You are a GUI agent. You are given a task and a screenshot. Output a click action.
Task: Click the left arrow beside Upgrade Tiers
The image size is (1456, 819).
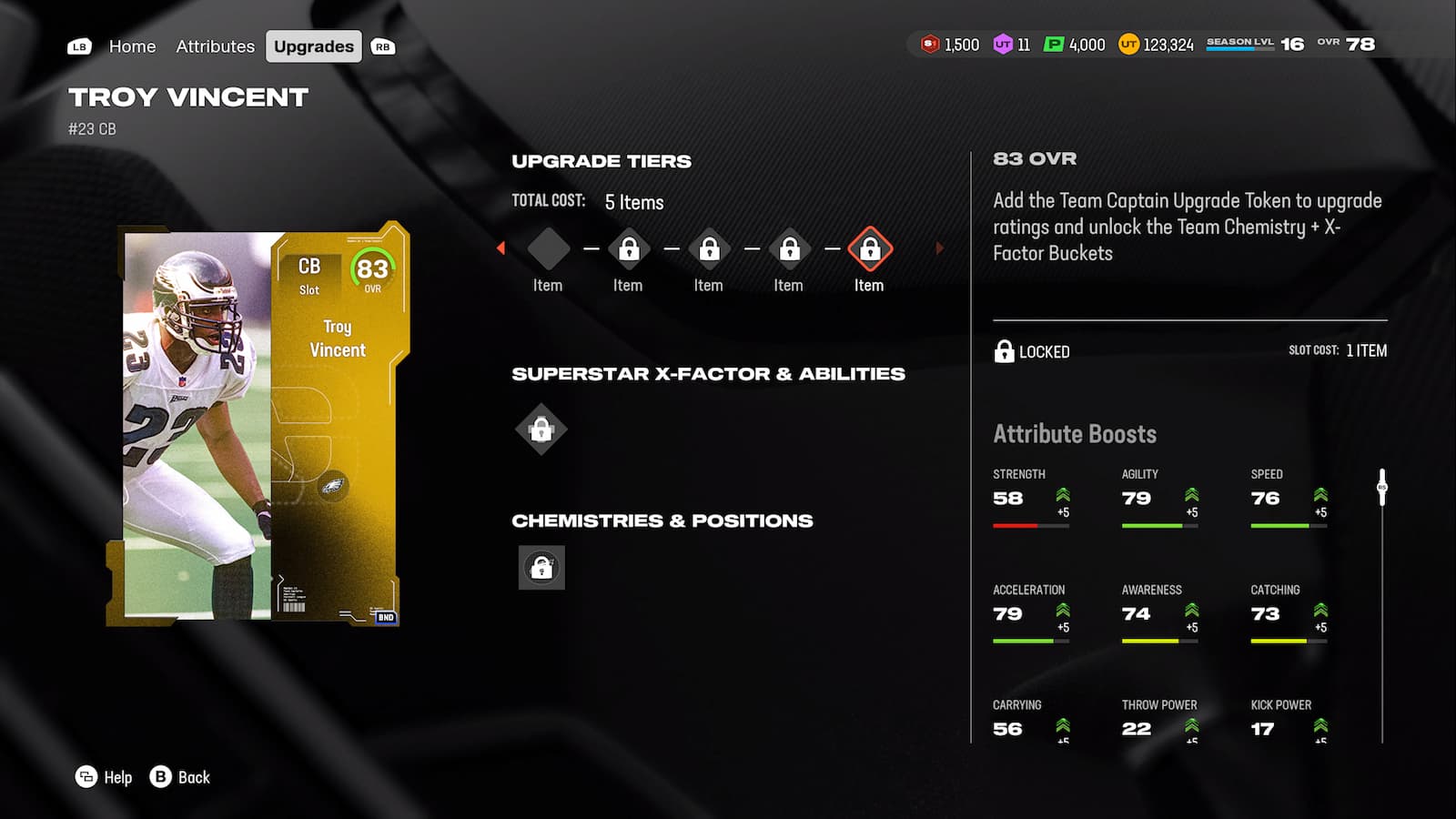500,248
